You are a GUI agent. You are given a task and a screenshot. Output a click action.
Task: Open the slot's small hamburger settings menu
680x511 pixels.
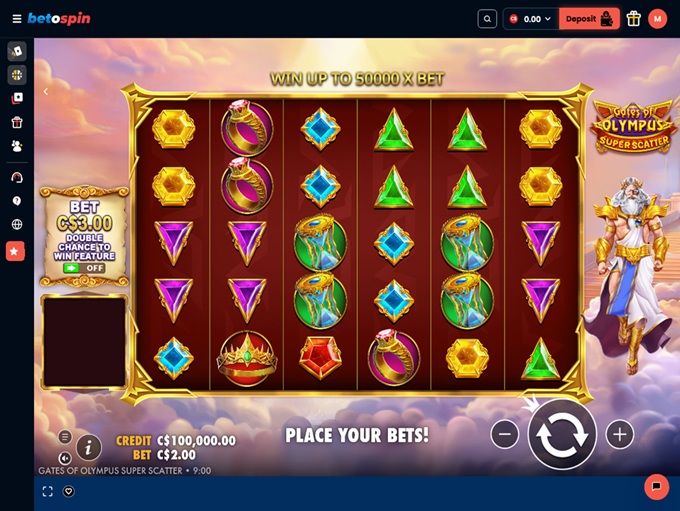coord(65,437)
